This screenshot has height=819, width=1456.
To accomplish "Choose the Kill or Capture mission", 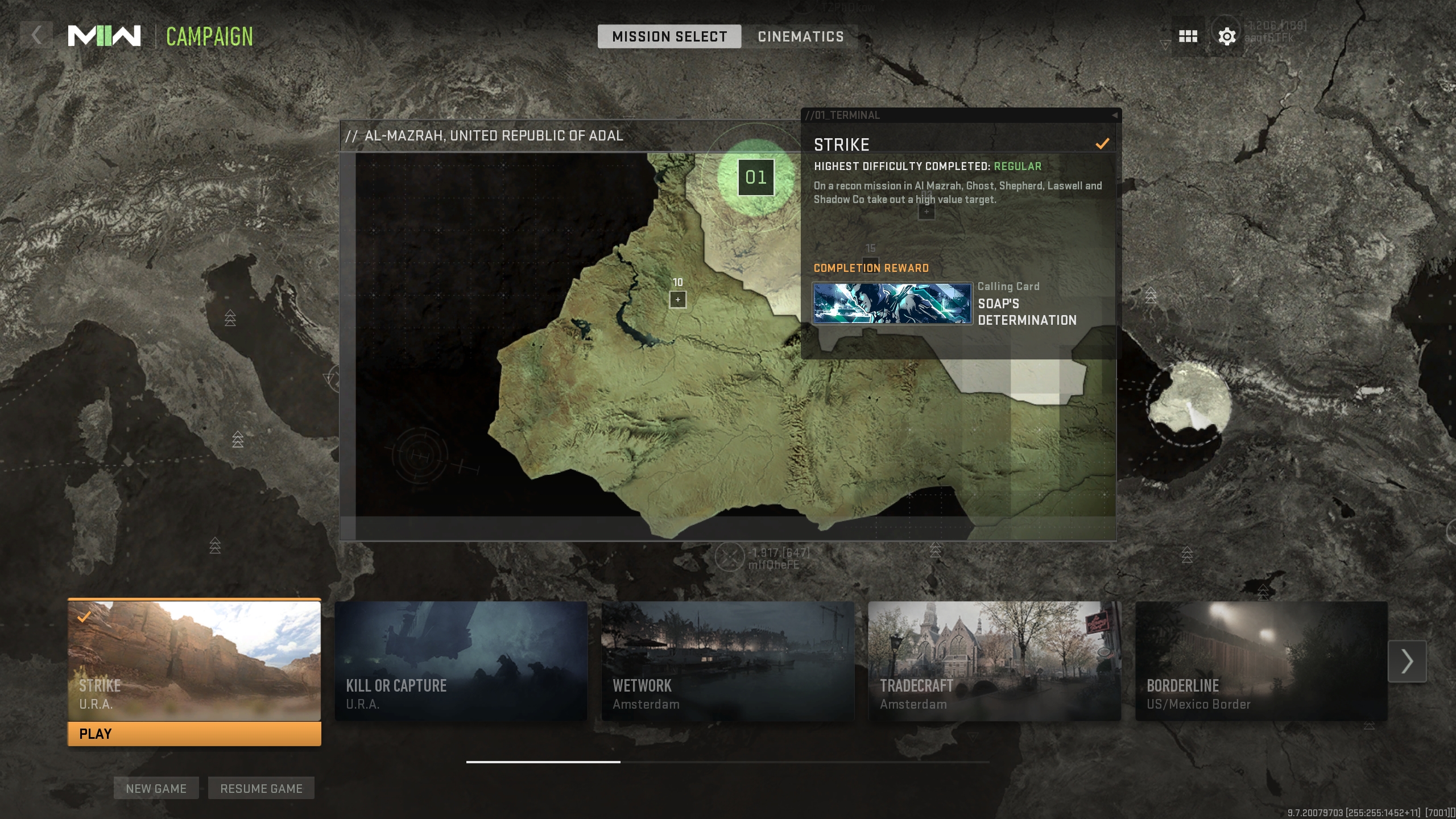I will (x=461, y=661).
